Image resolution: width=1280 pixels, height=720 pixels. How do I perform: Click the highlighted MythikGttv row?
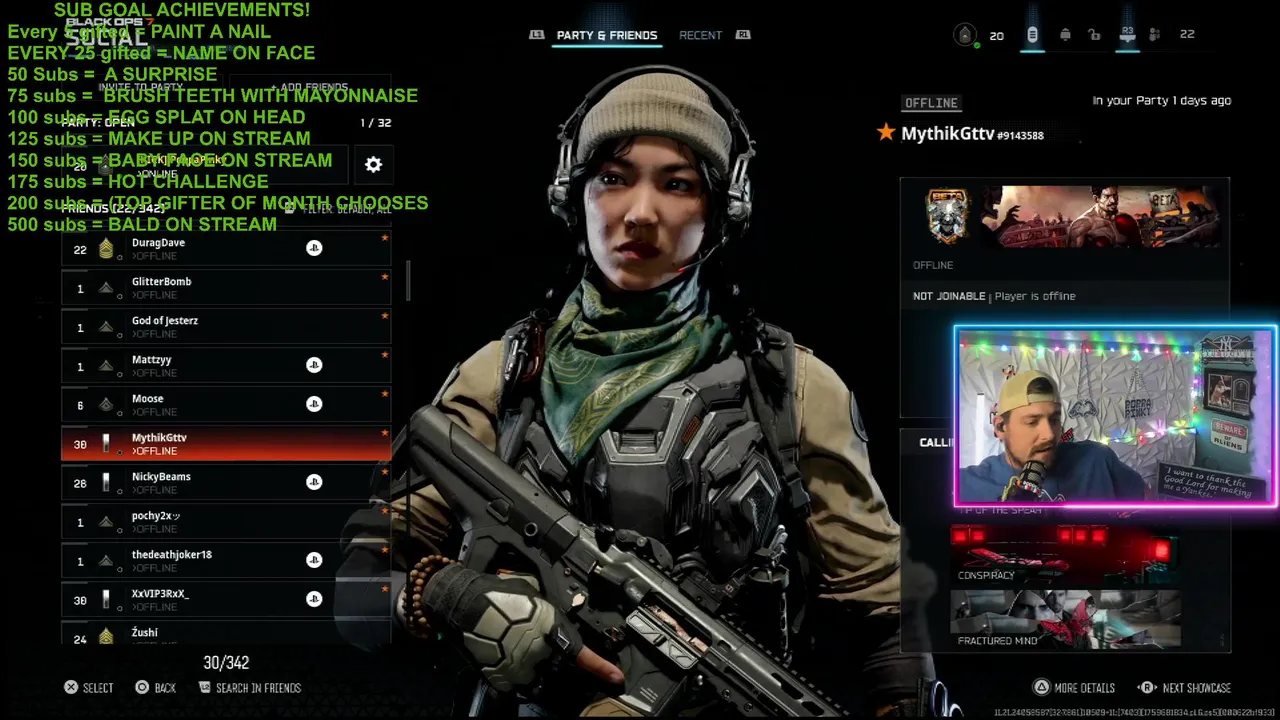point(225,444)
